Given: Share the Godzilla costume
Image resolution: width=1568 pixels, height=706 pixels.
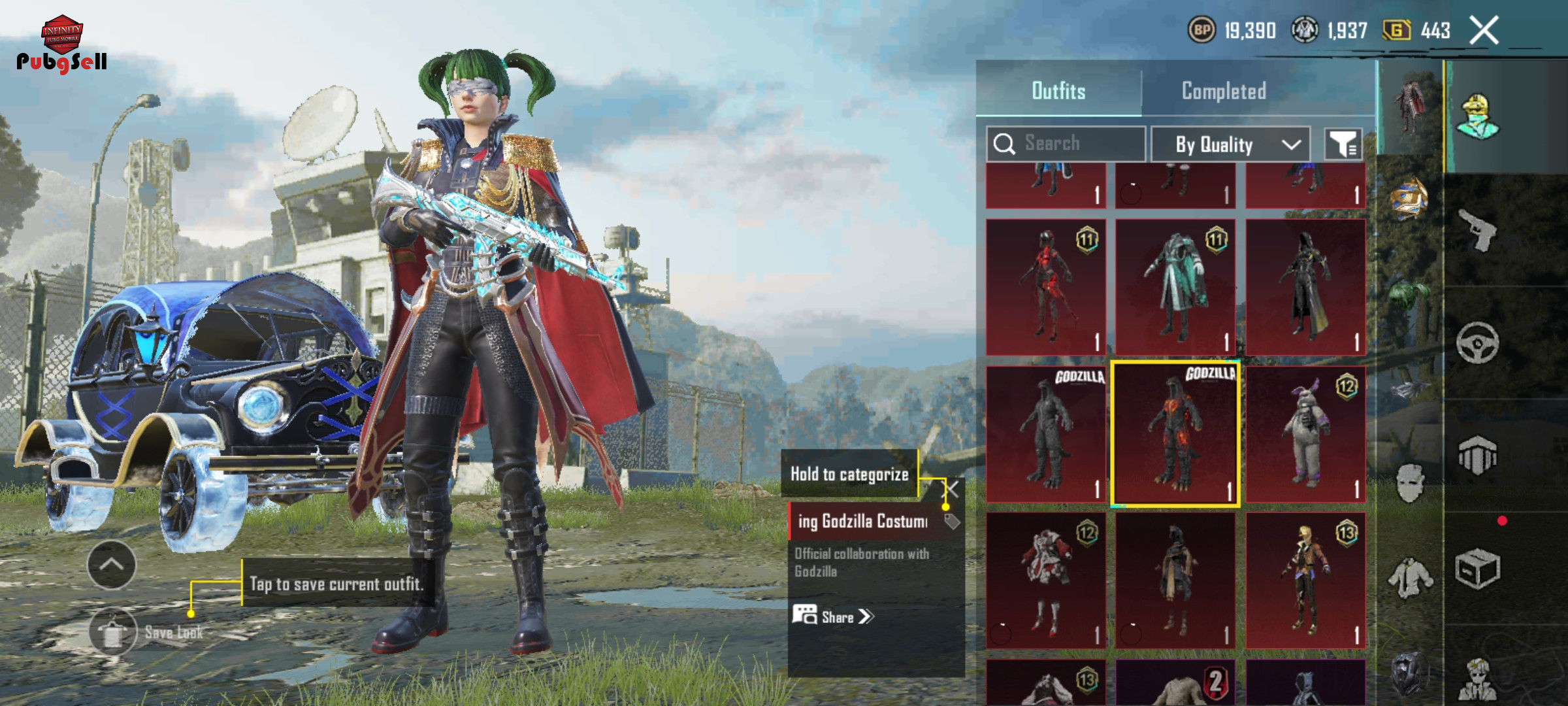Looking at the screenshot, I should 834,616.
